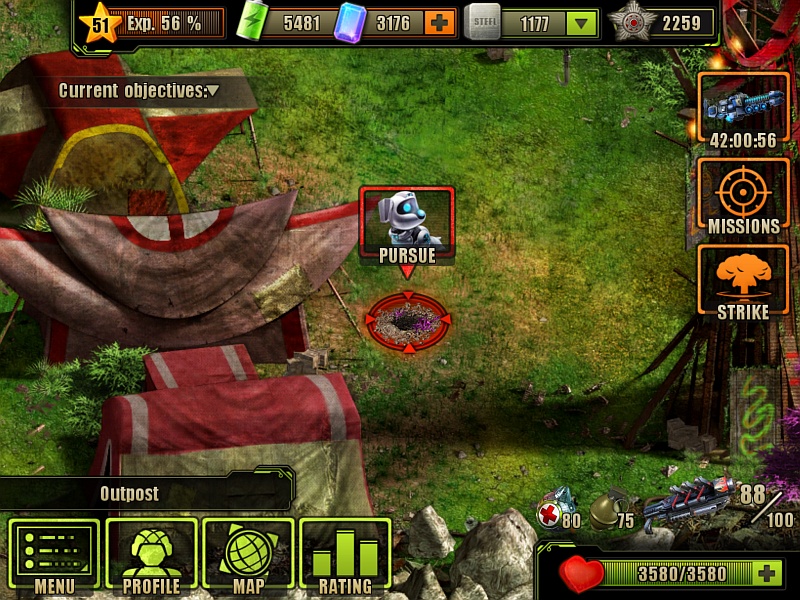This screenshot has height=600, width=800.
Task: Open the PROFILE screen
Action: [151, 557]
